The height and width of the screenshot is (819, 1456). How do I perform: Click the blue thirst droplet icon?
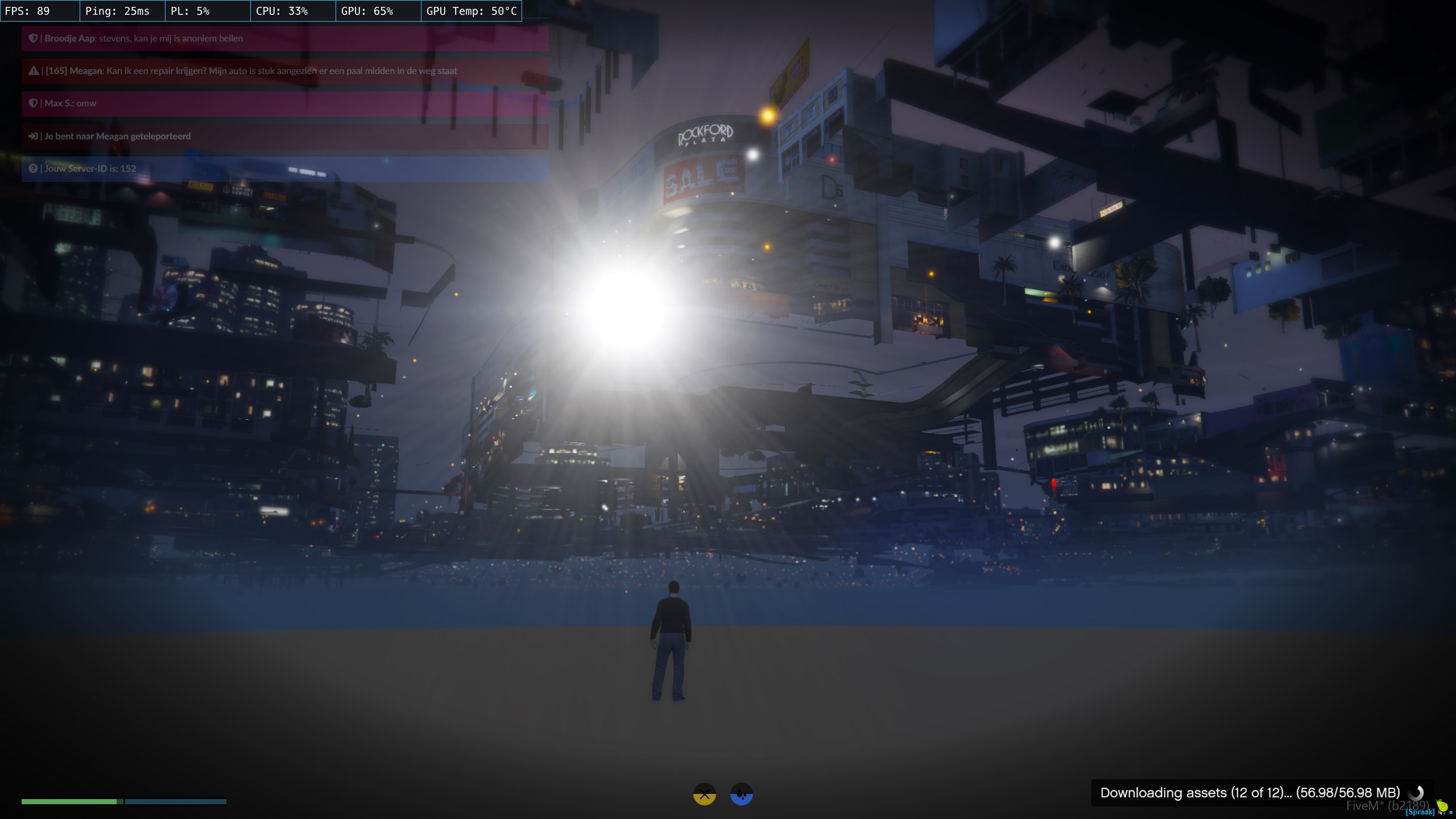tap(741, 794)
